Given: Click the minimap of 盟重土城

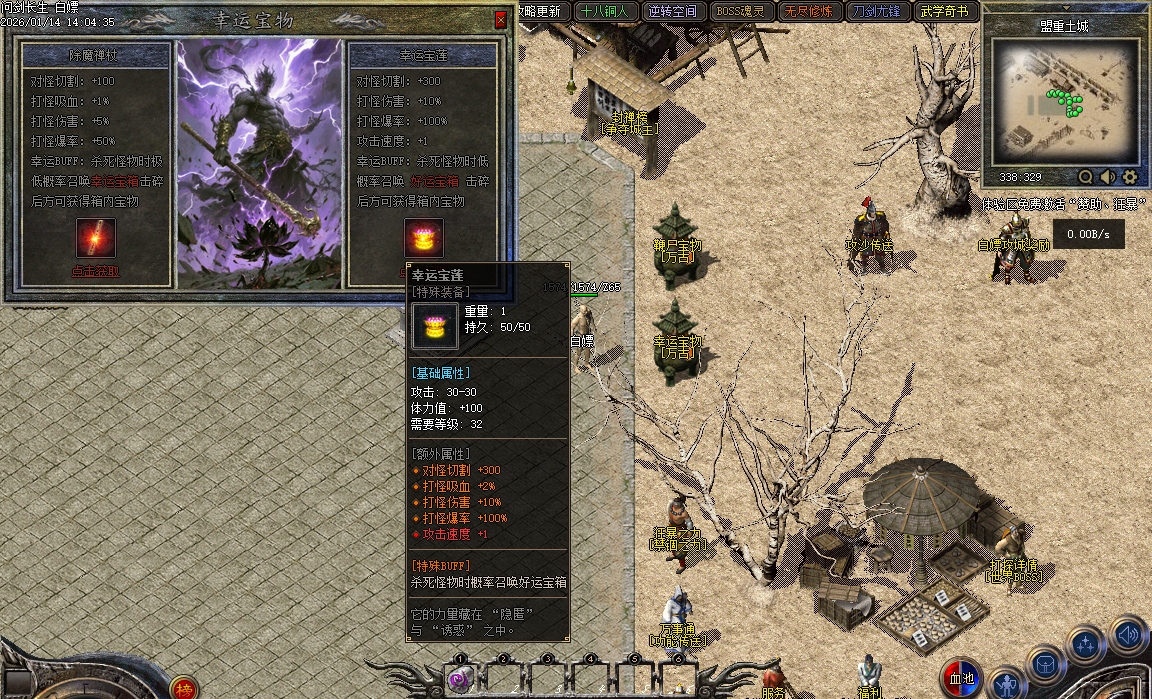Looking at the screenshot, I should coord(1064,102).
